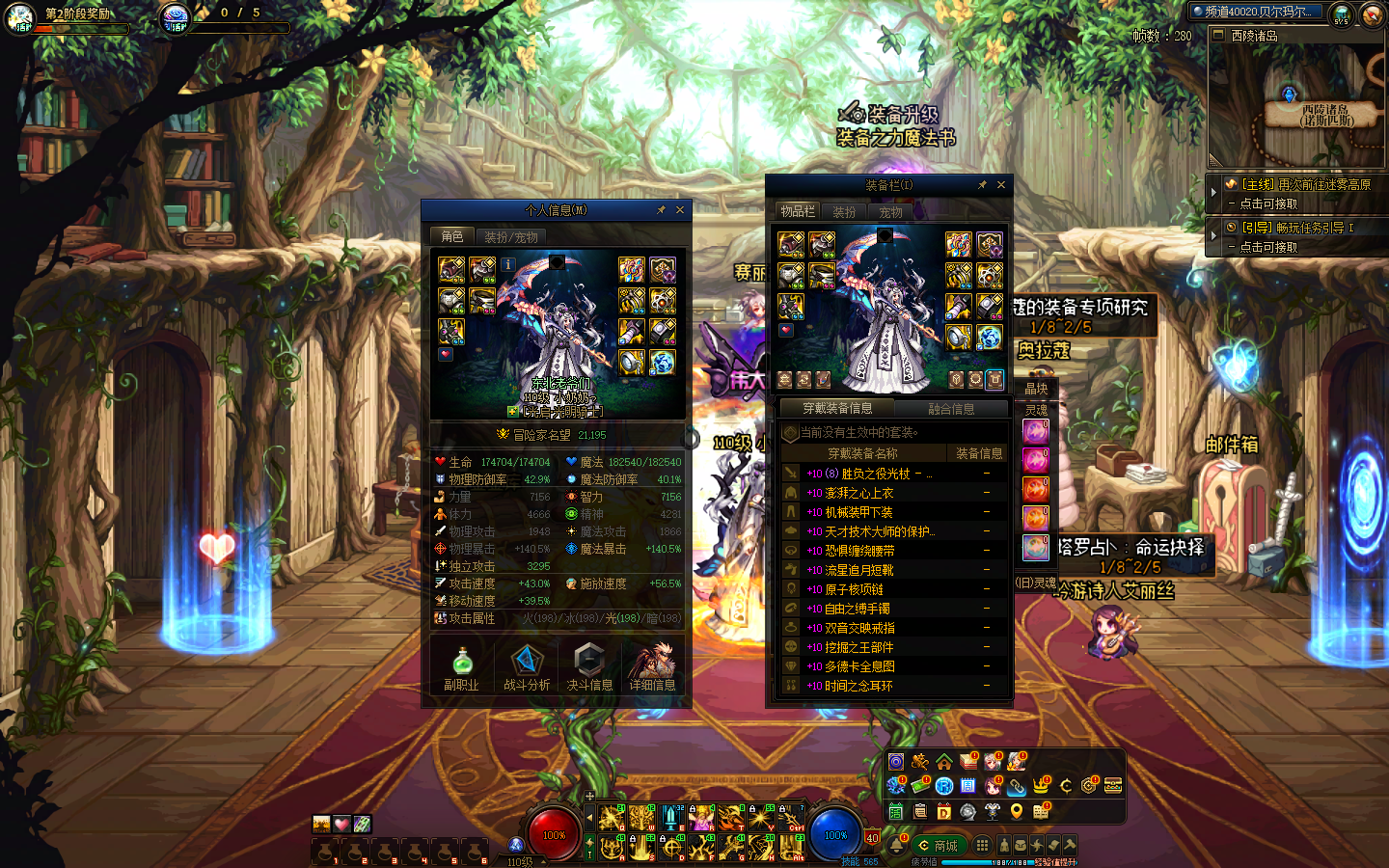Viewport: 1389px width, 868px height.
Task: Select the 晶块 side tab
Action: pyautogui.click(x=1036, y=389)
